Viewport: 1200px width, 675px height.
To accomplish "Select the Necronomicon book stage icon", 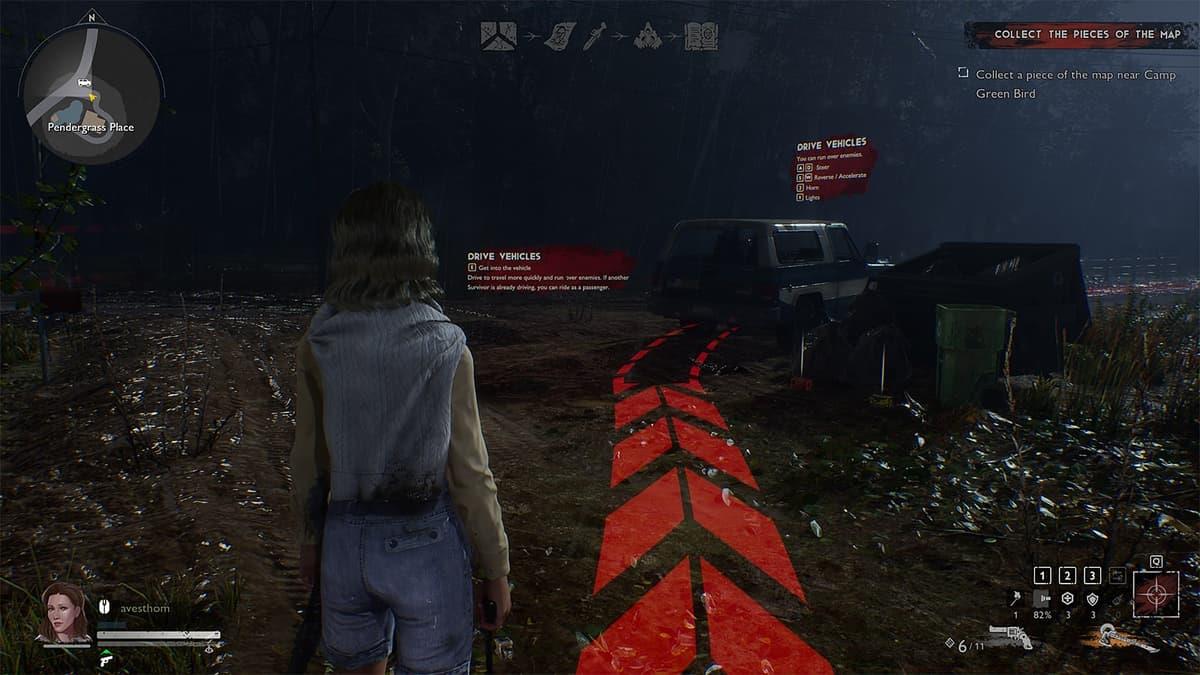I will pyautogui.click(x=700, y=35).
